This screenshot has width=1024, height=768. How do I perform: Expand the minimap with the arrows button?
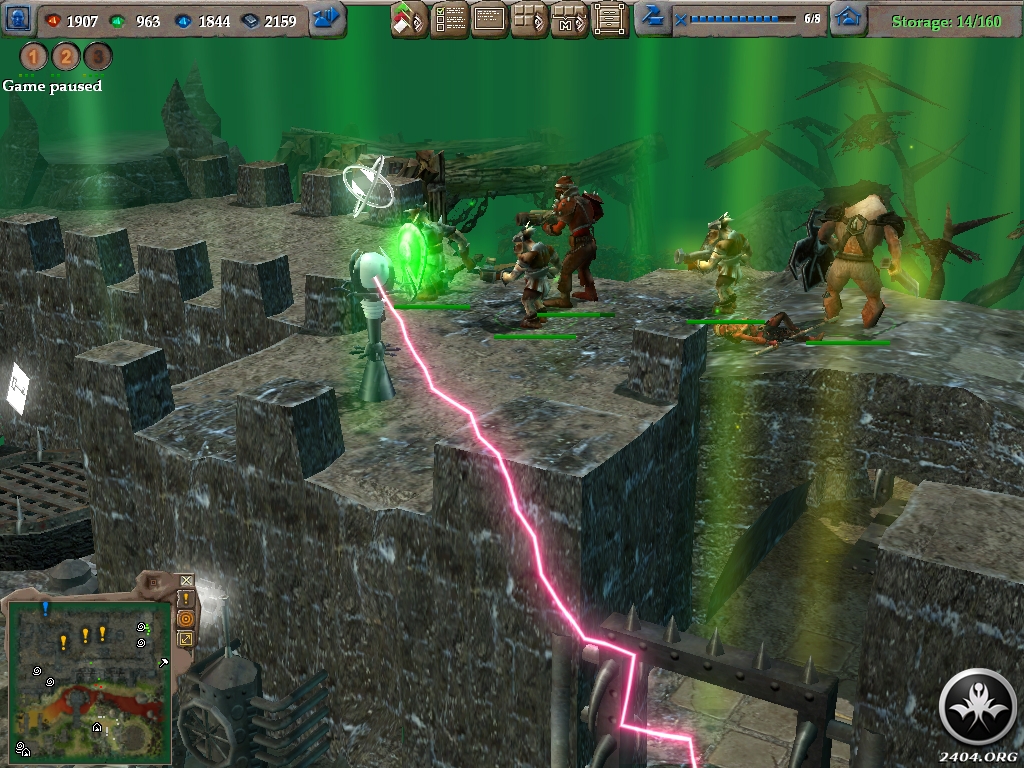[186, 638]
